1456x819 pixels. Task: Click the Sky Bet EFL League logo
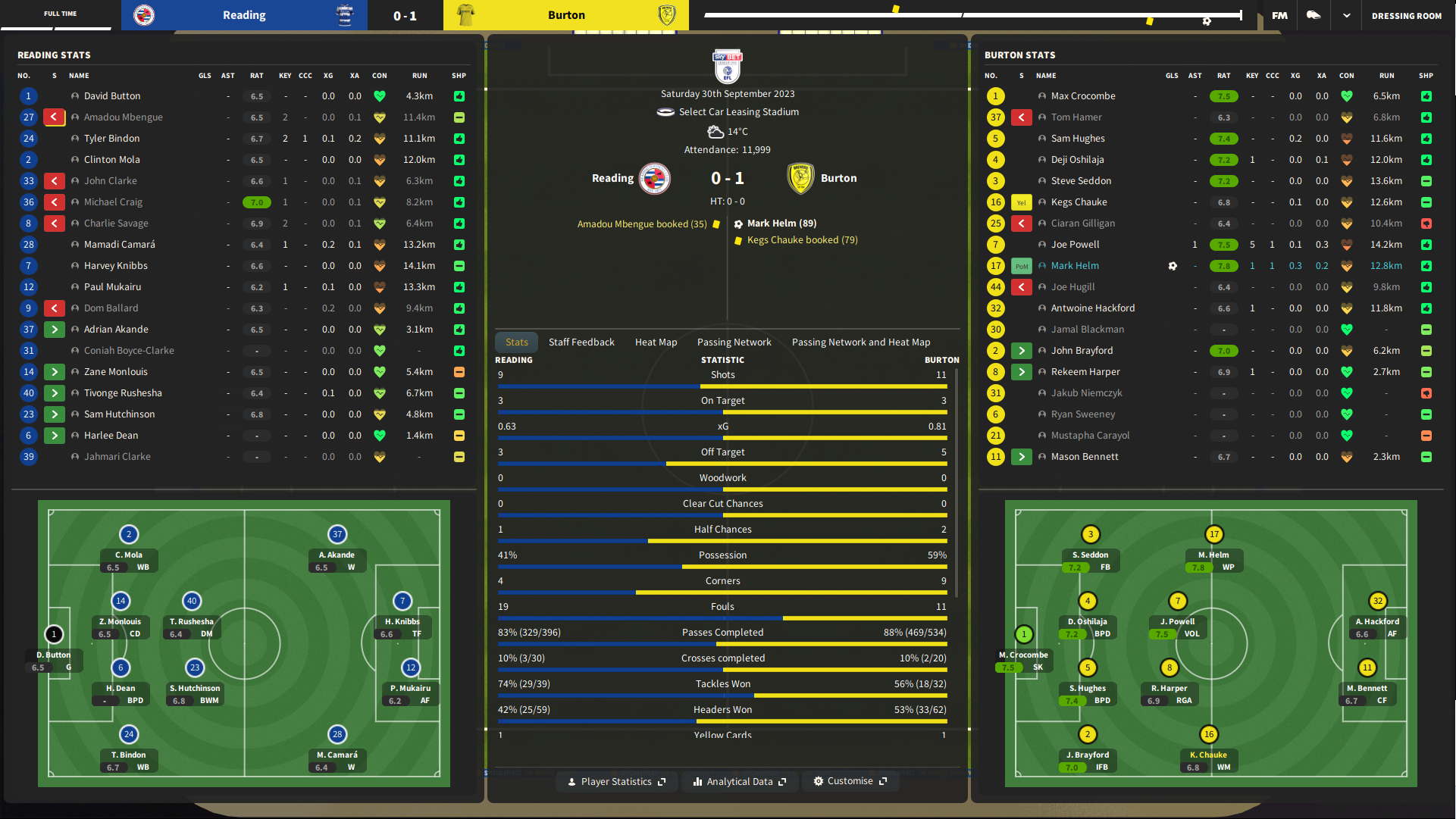[x=726, y=66]
